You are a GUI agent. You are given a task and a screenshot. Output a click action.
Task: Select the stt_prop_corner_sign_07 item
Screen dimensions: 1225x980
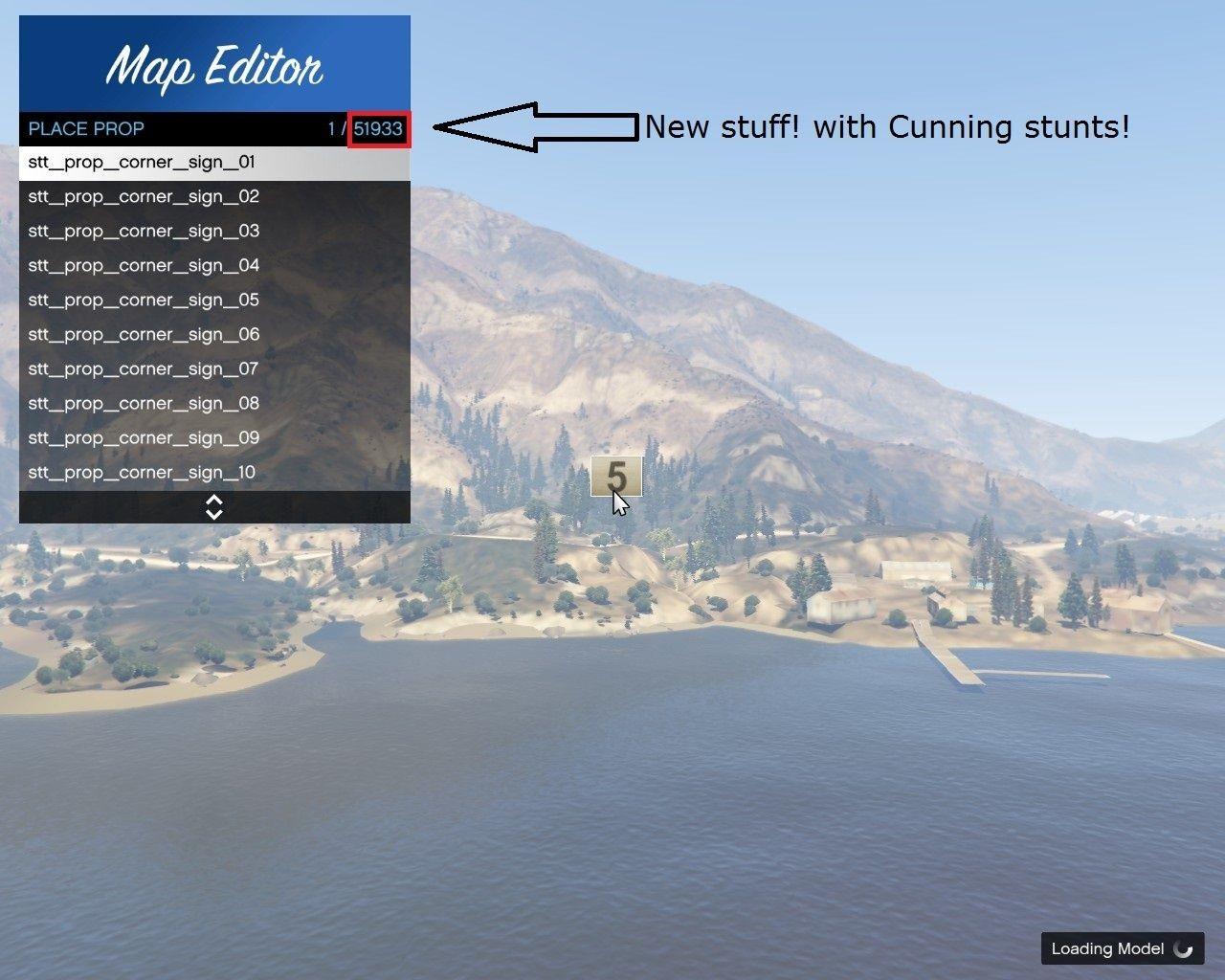coord(214,369)
